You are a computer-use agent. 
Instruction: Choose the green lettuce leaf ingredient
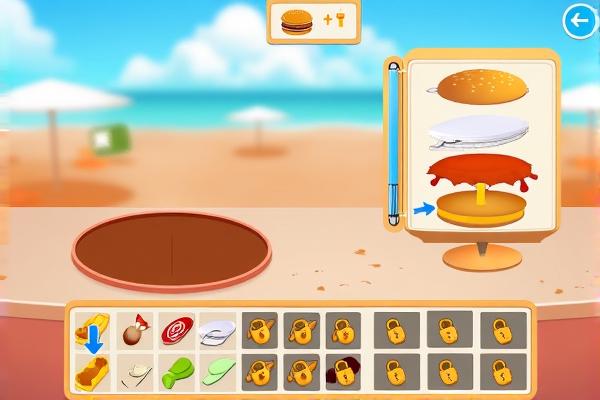[176, 374]
